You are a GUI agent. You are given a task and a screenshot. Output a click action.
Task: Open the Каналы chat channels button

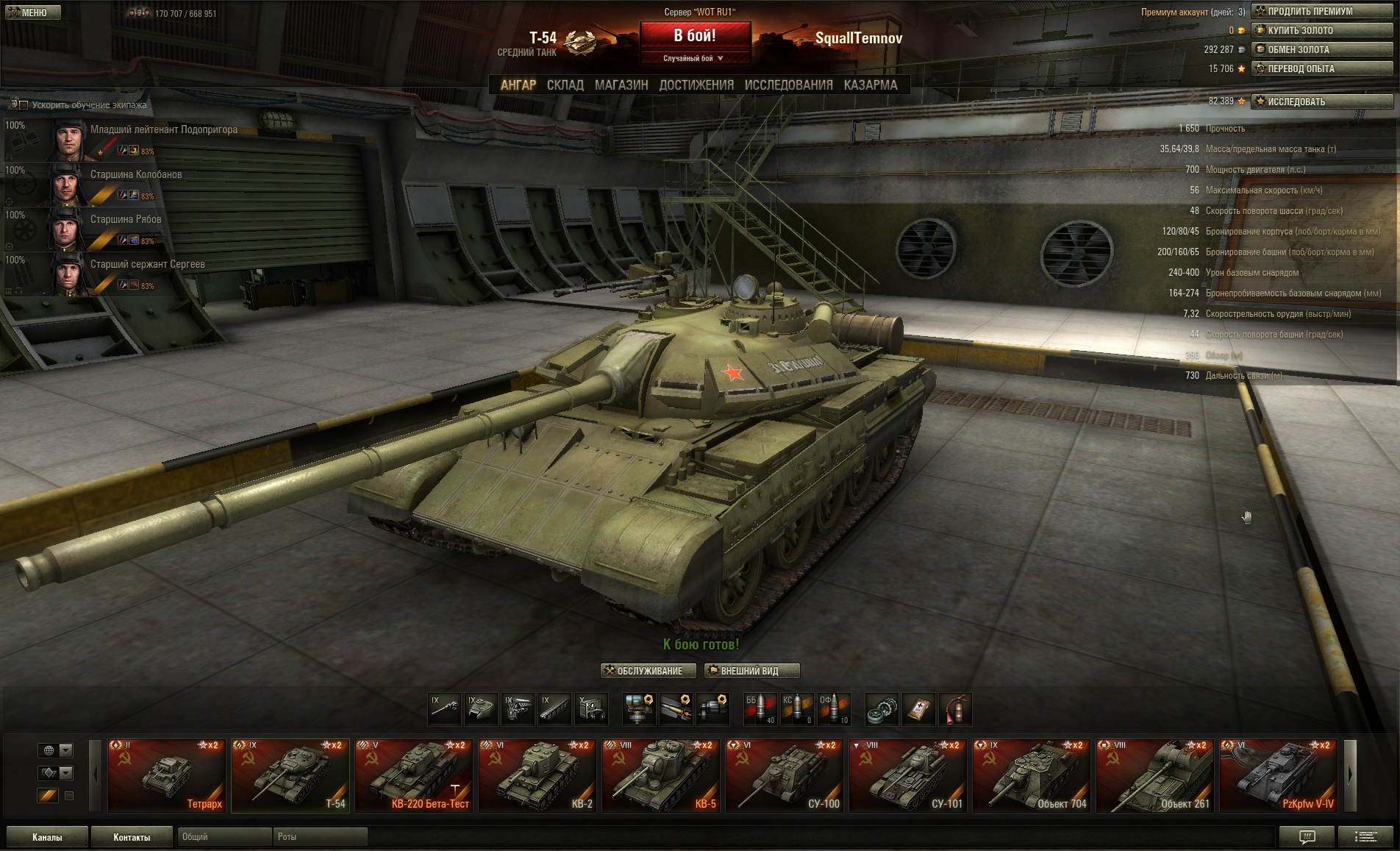47,837
